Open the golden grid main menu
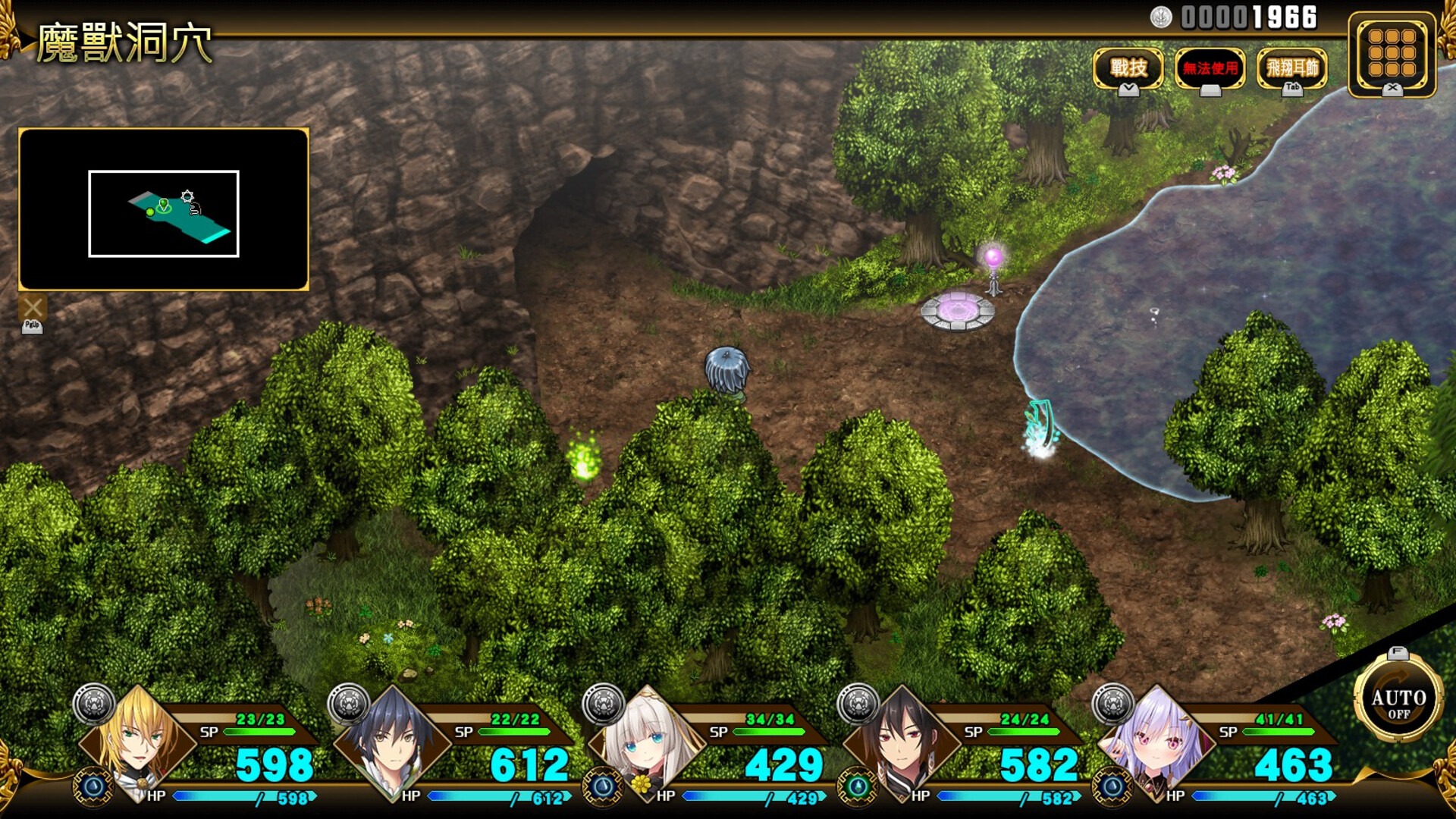1456x819 pixels. point(1392,53)
